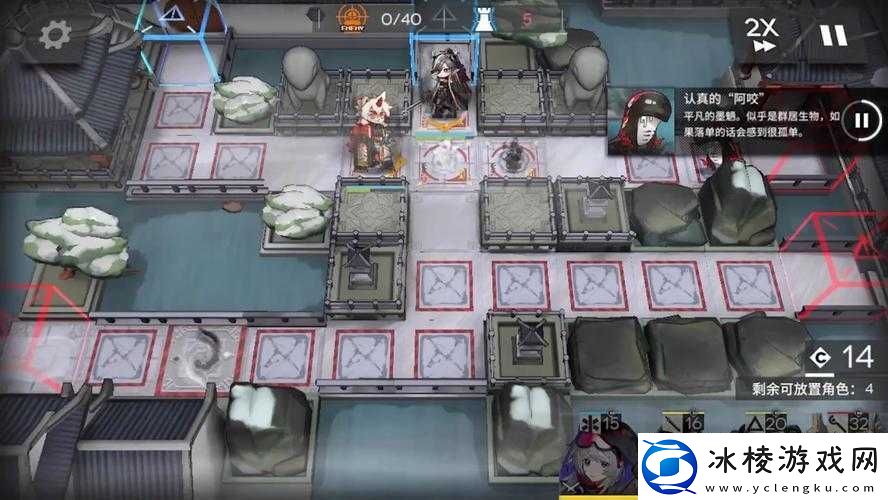Hit the circular pause on the enemy intro popup

pyautogui.click(x=860, y=121)
